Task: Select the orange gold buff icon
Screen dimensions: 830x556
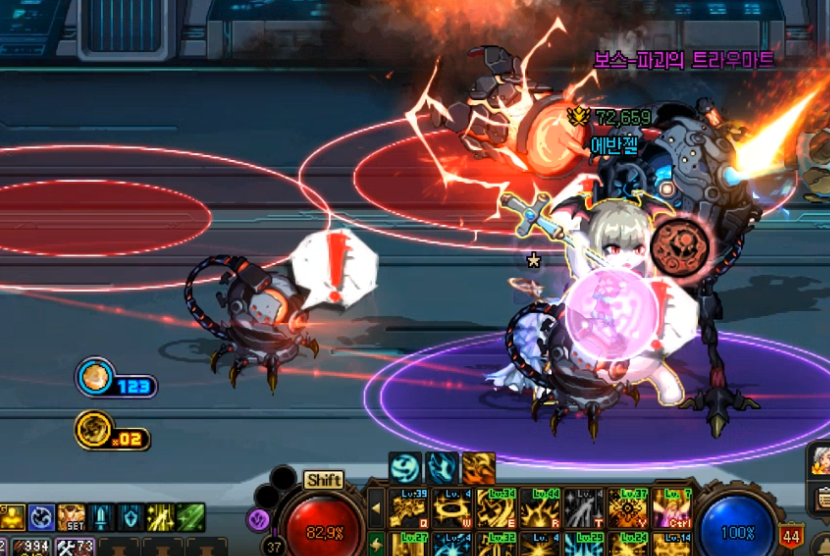Action: point(478,467)
